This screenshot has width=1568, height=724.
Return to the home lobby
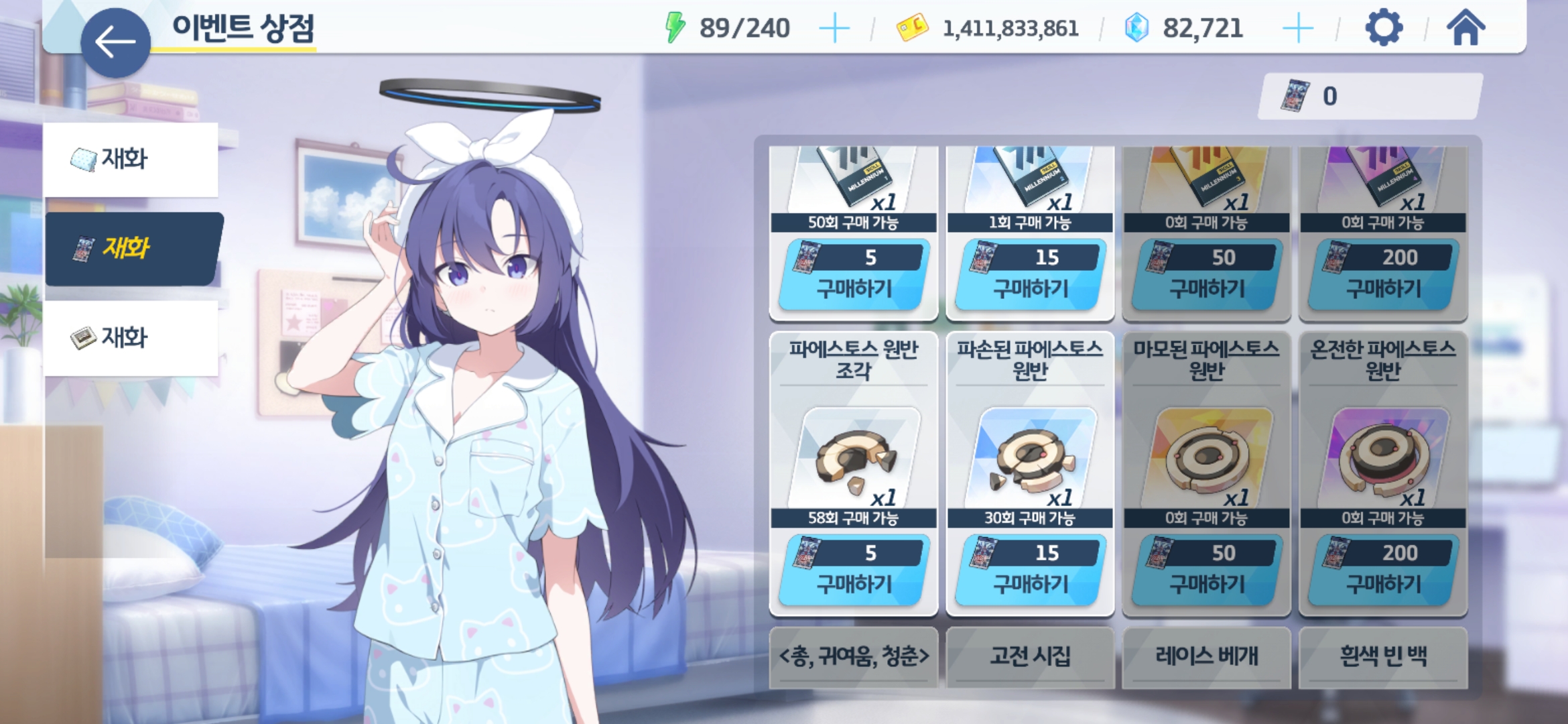(x=1465, y=28)
